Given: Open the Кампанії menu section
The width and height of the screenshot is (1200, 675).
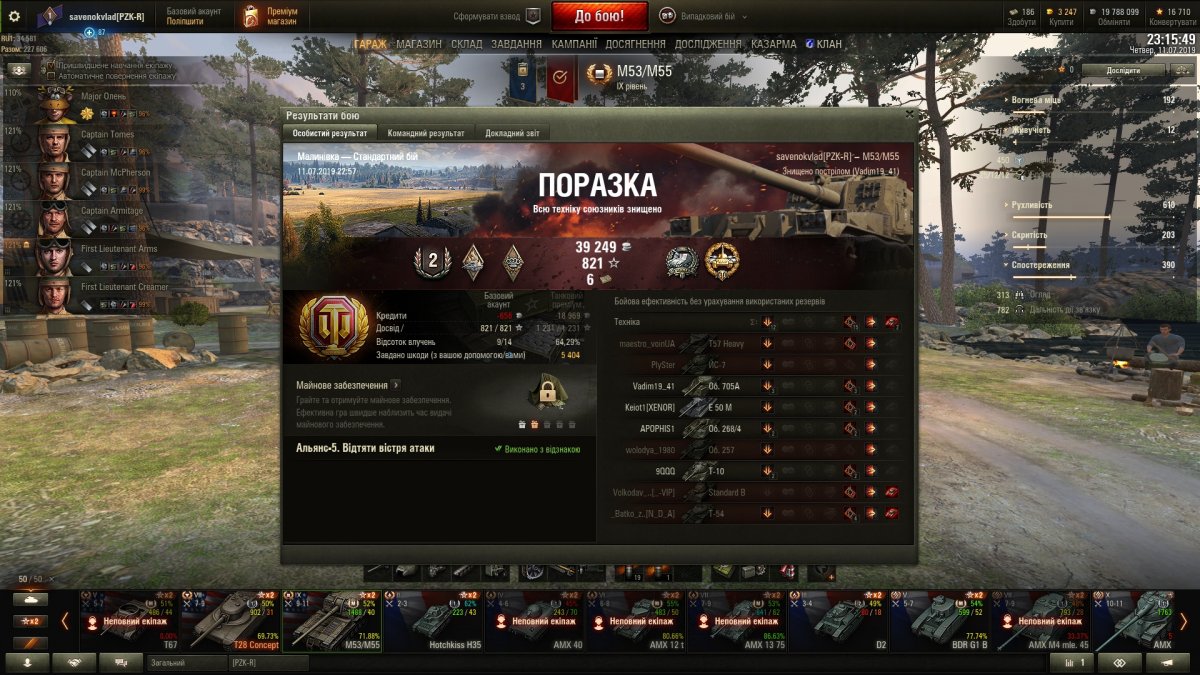Looking at the screenshot, I should click(x=575, y=44).
